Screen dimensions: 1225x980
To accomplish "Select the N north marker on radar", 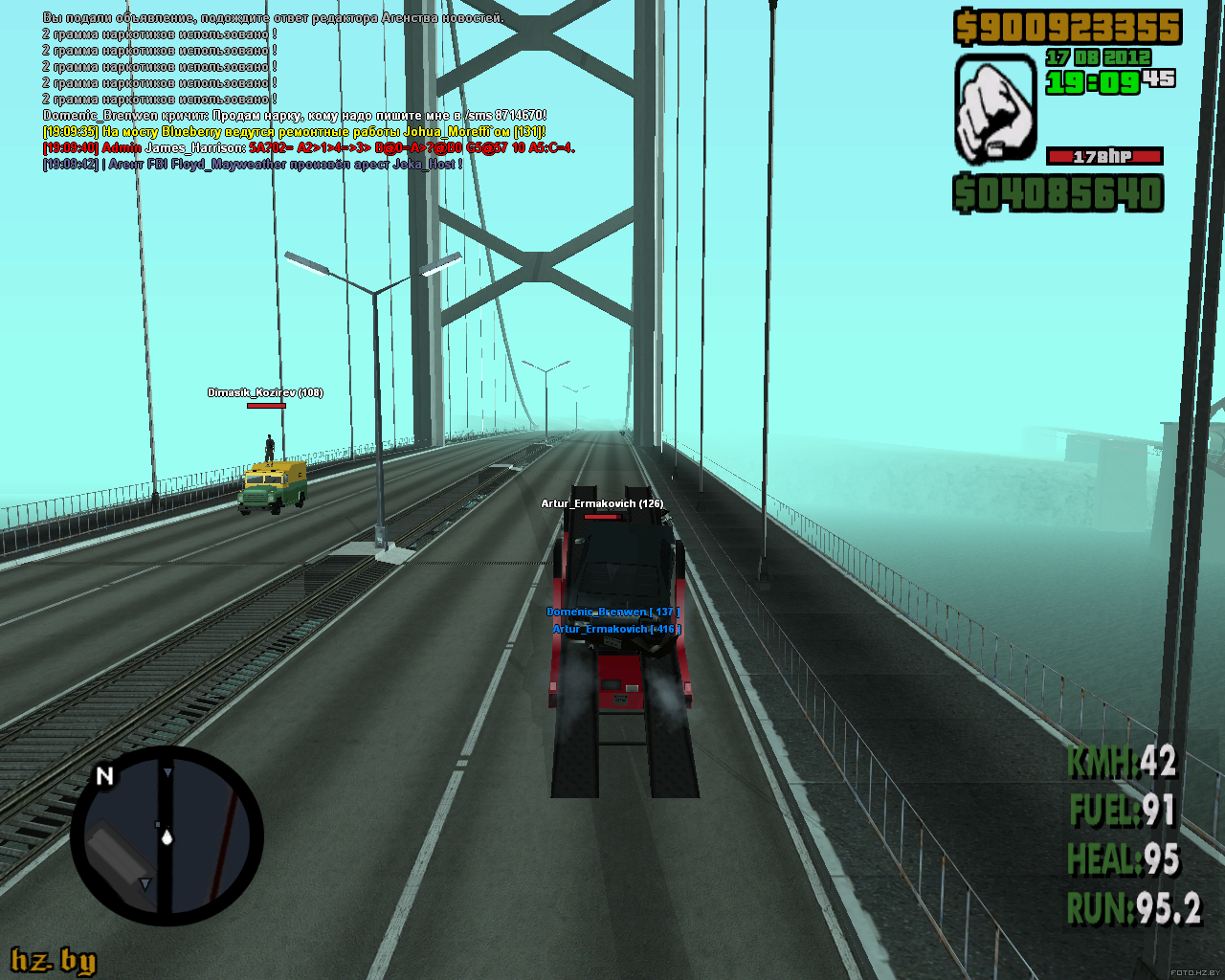I will coord(104,776).
